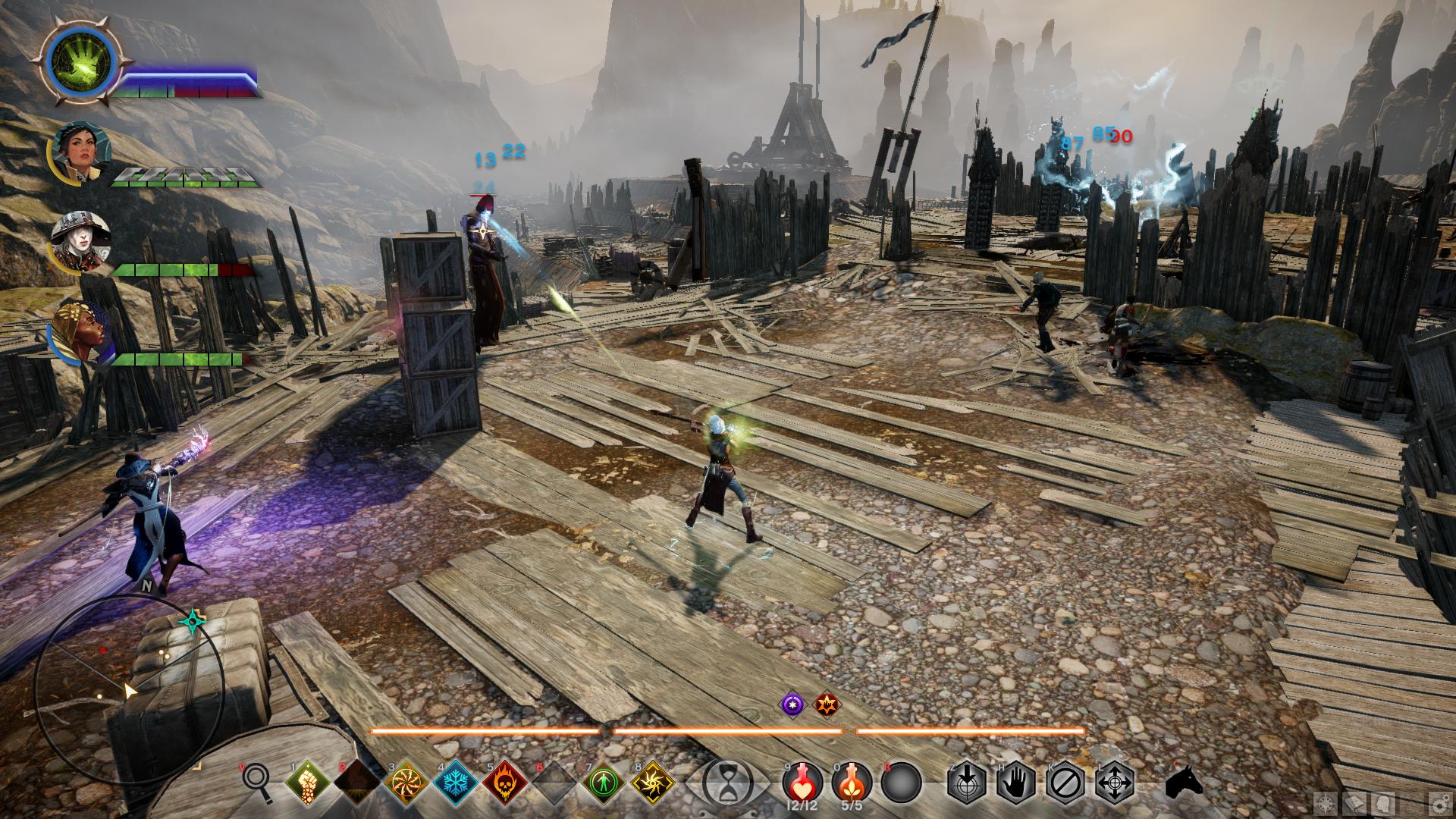The image size is (1456, 819).
Task: Switch to the hat-wearing companion portrait
Action: [x=80, y=240]
